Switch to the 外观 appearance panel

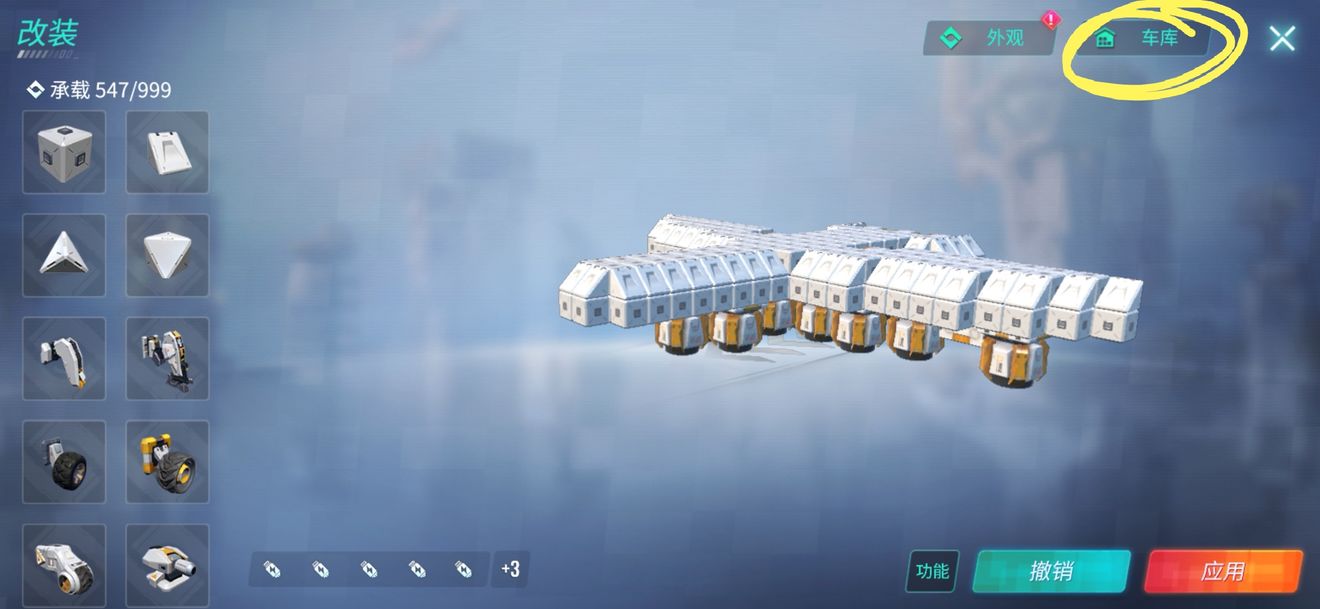[988, 38]
